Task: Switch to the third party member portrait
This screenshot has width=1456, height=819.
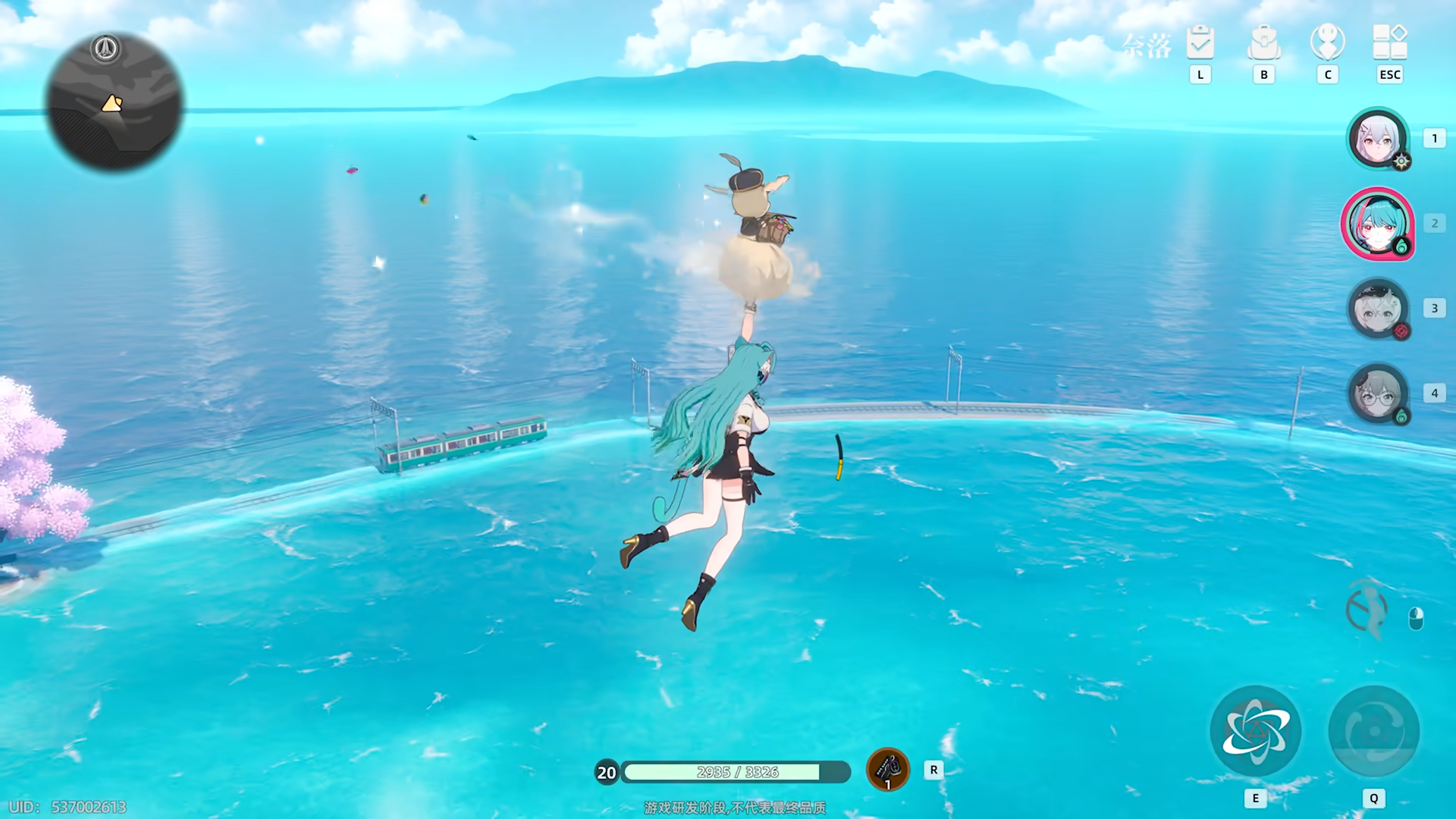Action: 1377,309
